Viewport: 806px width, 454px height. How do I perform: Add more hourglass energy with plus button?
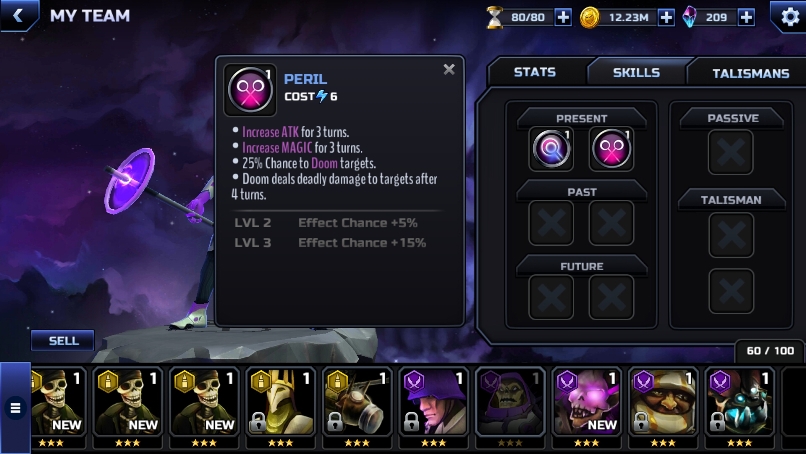563,17
